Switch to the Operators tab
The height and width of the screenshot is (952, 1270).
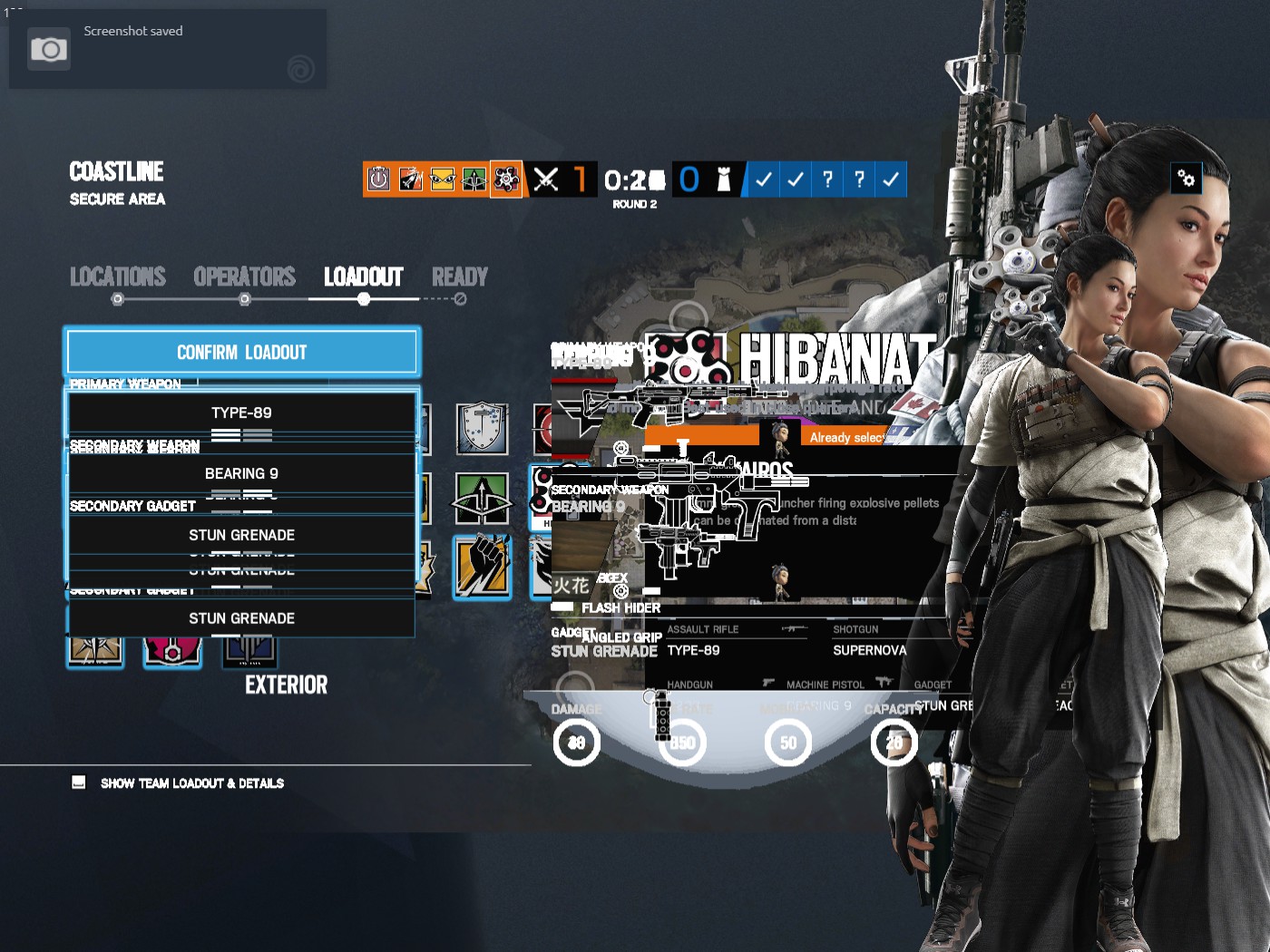[244, 277]
